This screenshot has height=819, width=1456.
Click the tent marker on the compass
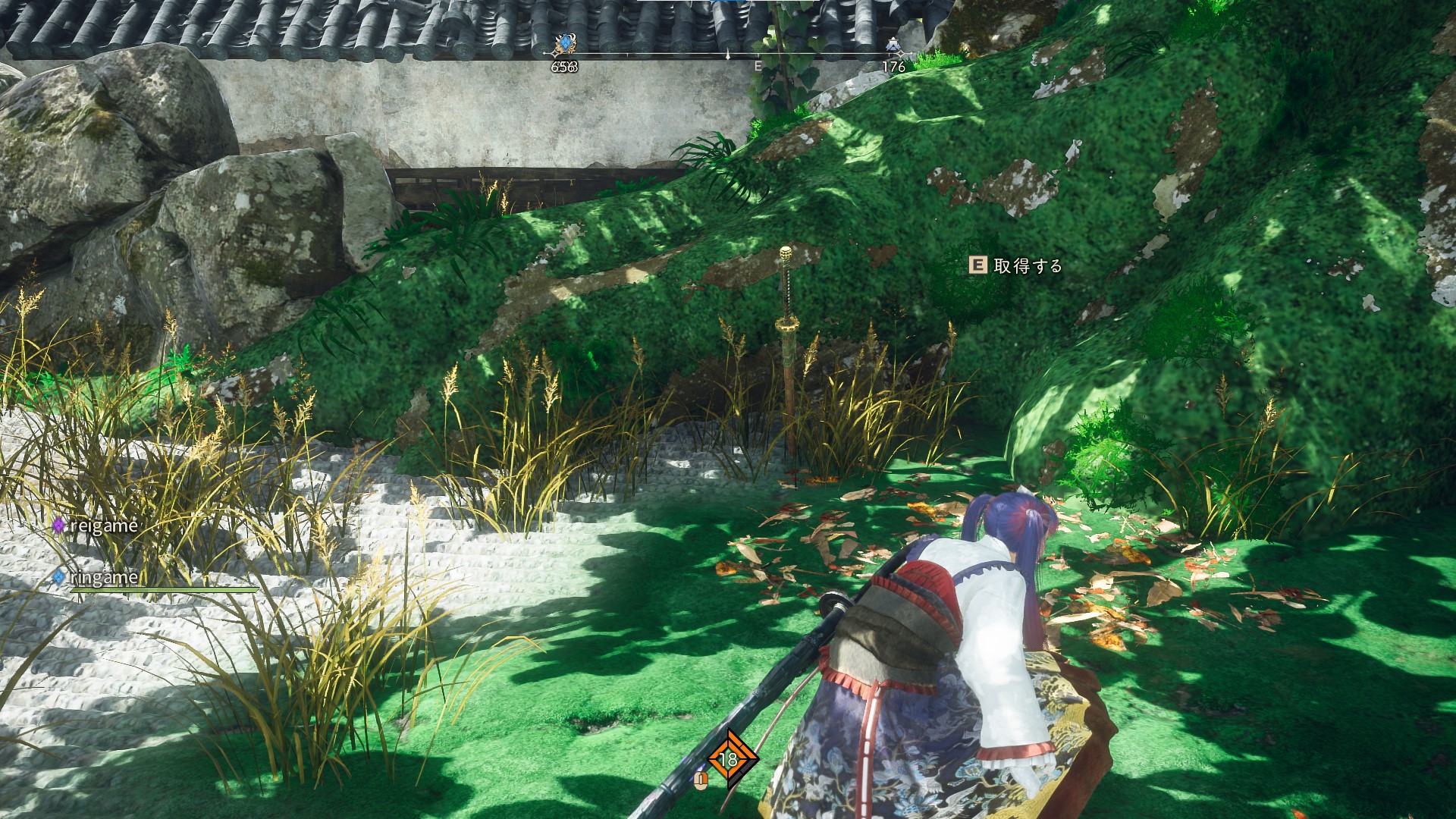(893, 45)
